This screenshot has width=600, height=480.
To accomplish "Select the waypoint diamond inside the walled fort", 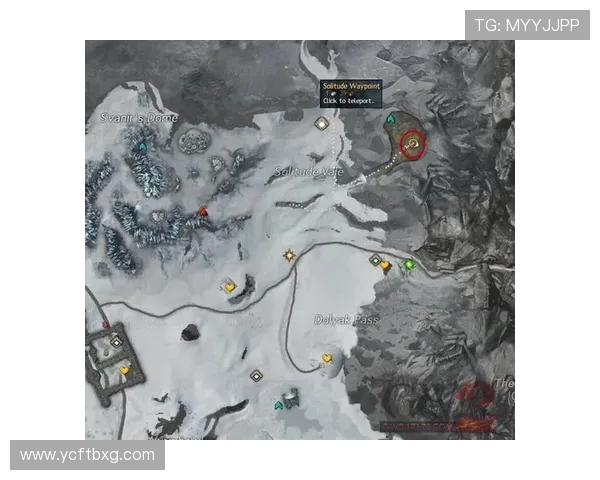I will [x=117, y=342].
